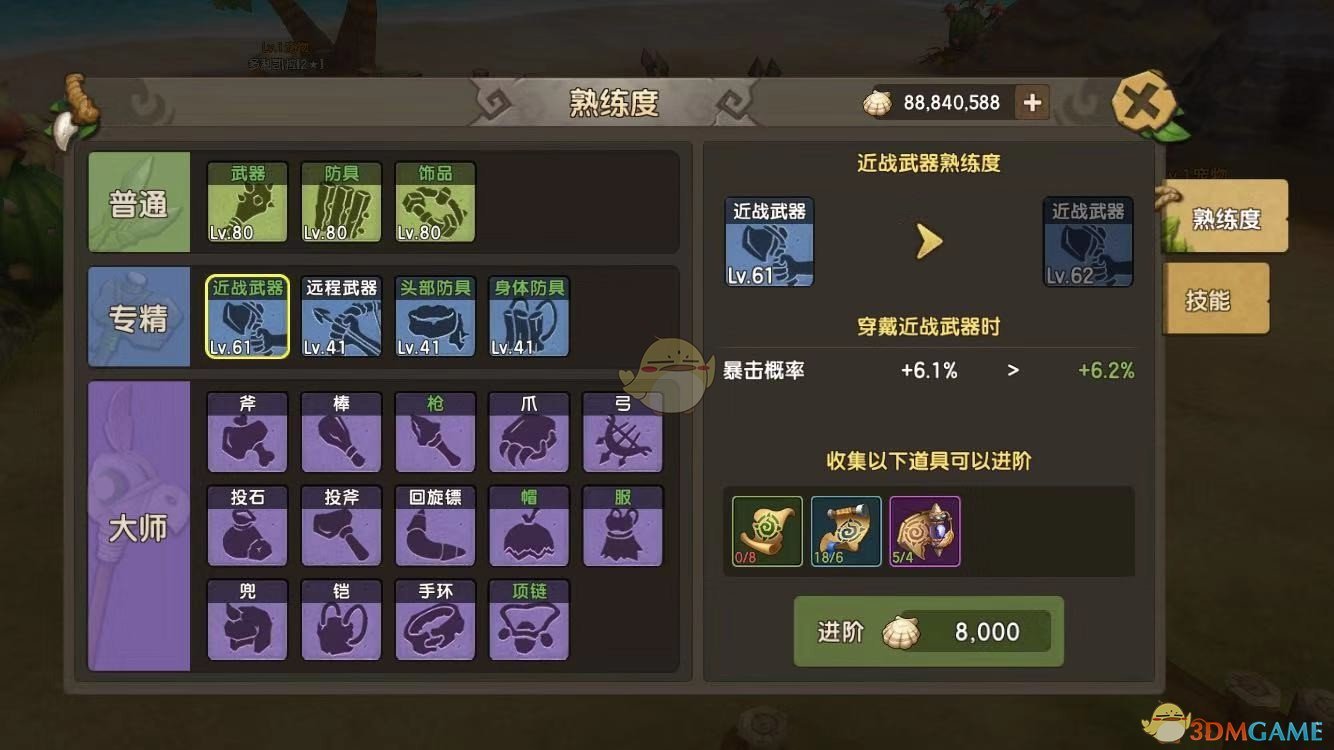Open the material showing 0/8 progress
Image resolution: width=1334 pixels, height=750 pixels.
point(765,531)
